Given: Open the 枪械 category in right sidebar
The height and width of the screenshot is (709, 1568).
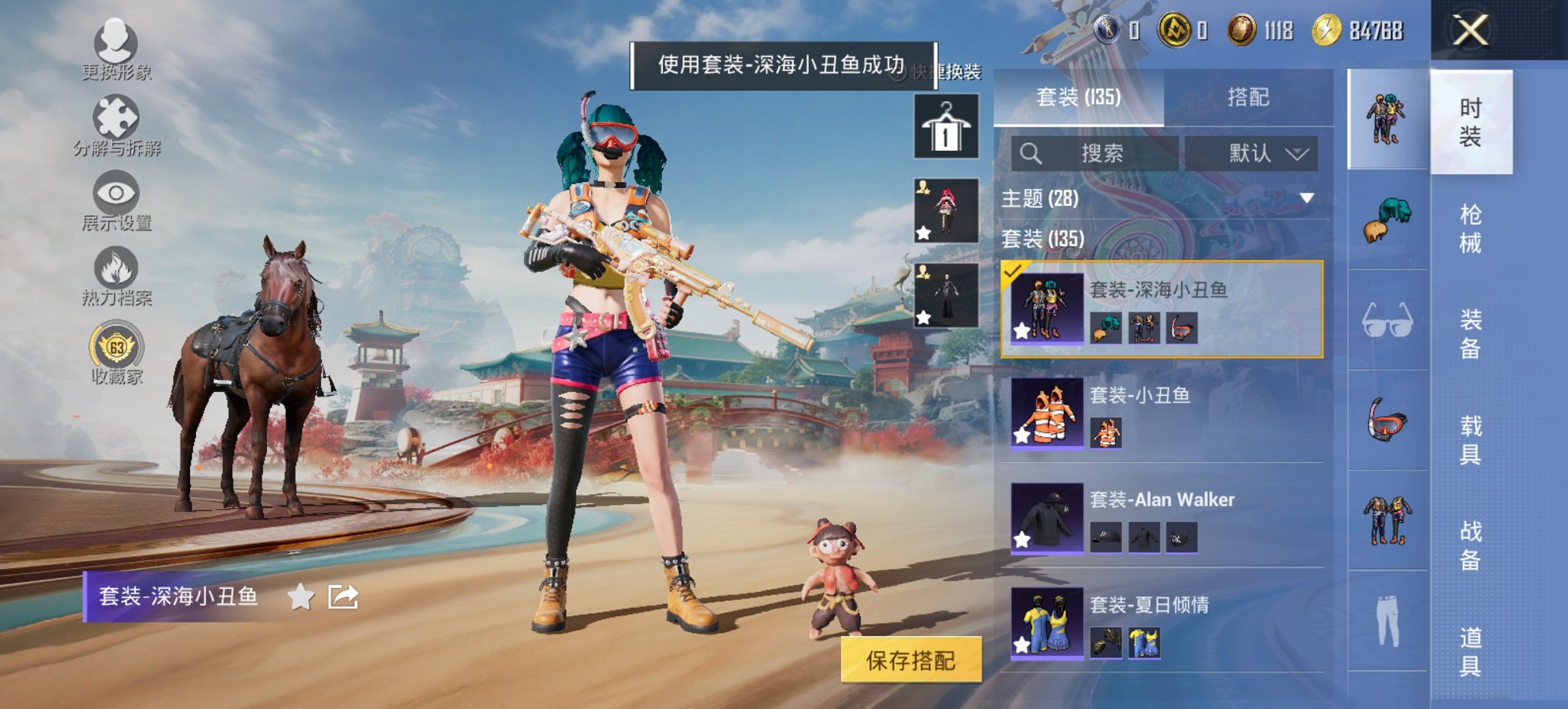Looking at the screenshot, I should click(1470, 226).
